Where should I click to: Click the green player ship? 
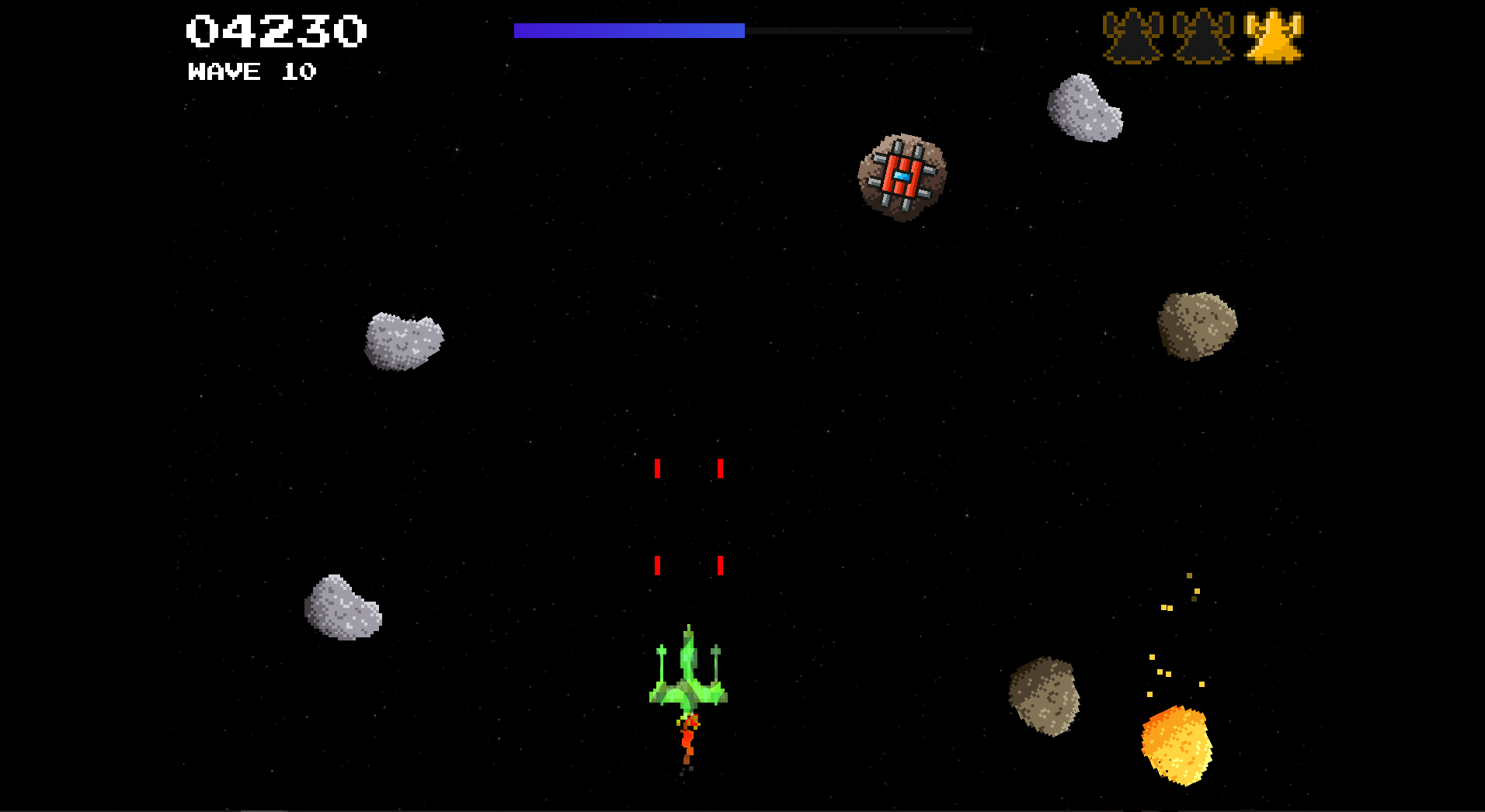pos(687,675)
